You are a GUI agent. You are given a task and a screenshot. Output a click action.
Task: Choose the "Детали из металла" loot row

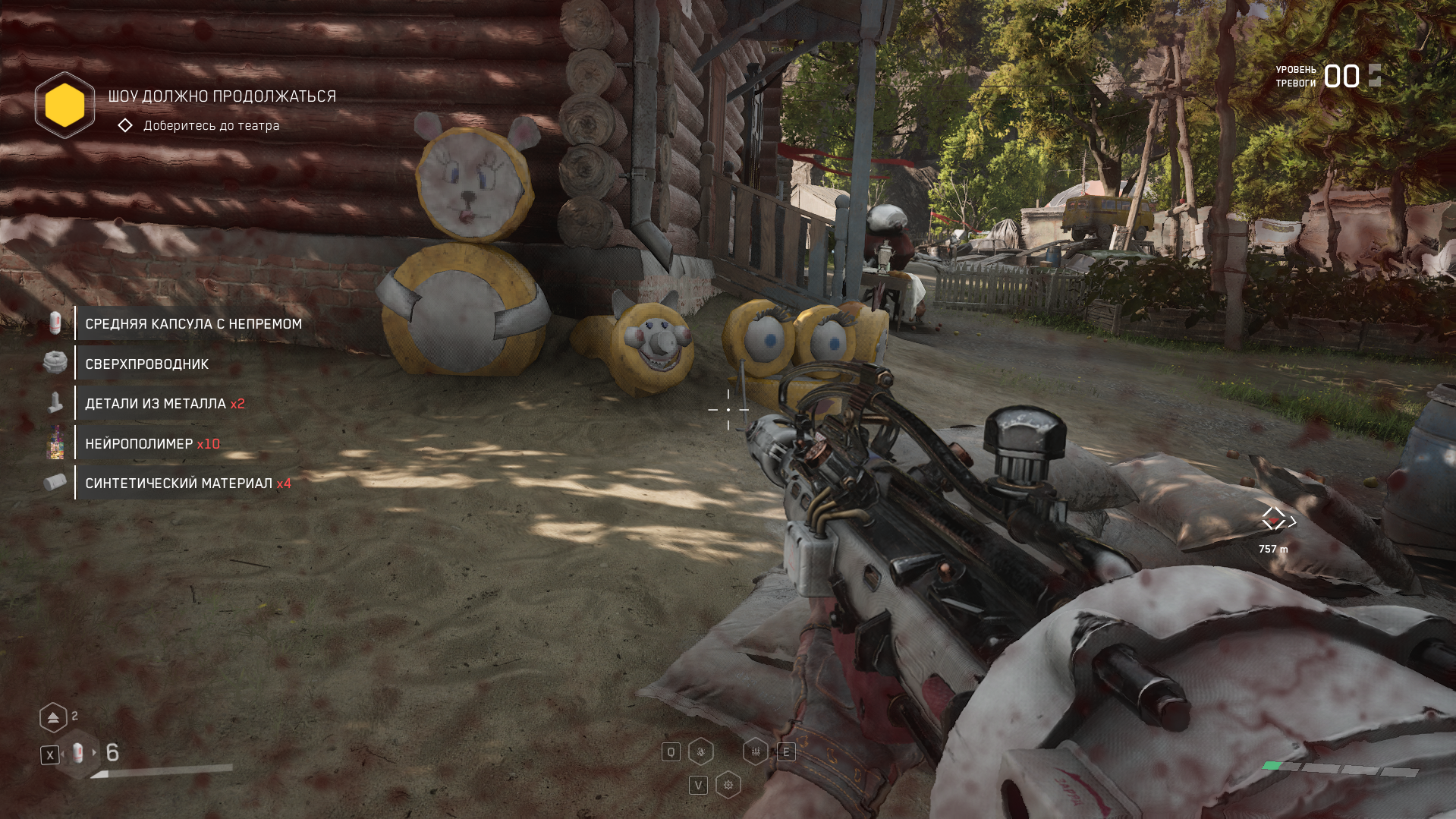point(164,404)
